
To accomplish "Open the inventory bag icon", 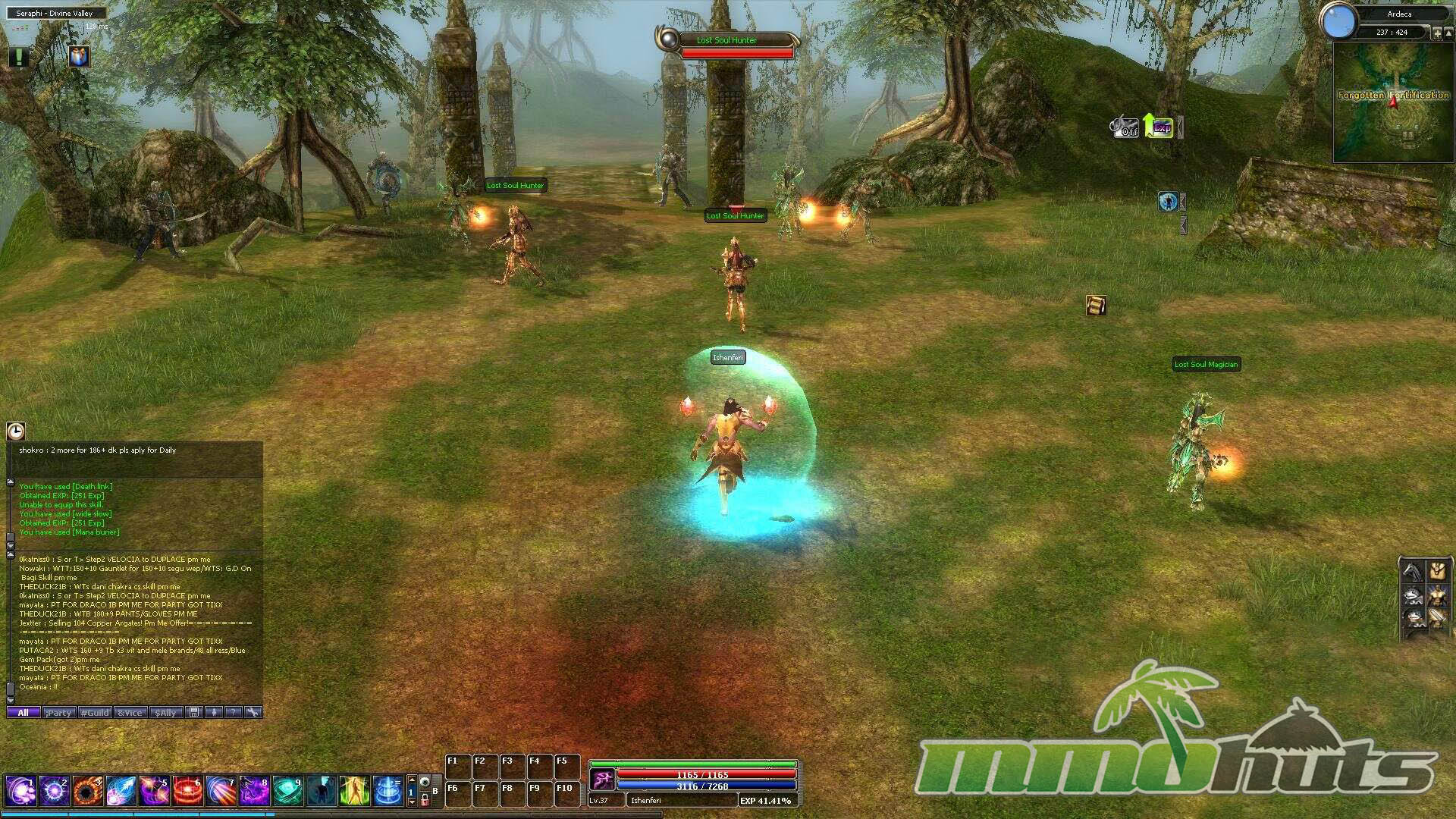I will tap(1437, 570).
